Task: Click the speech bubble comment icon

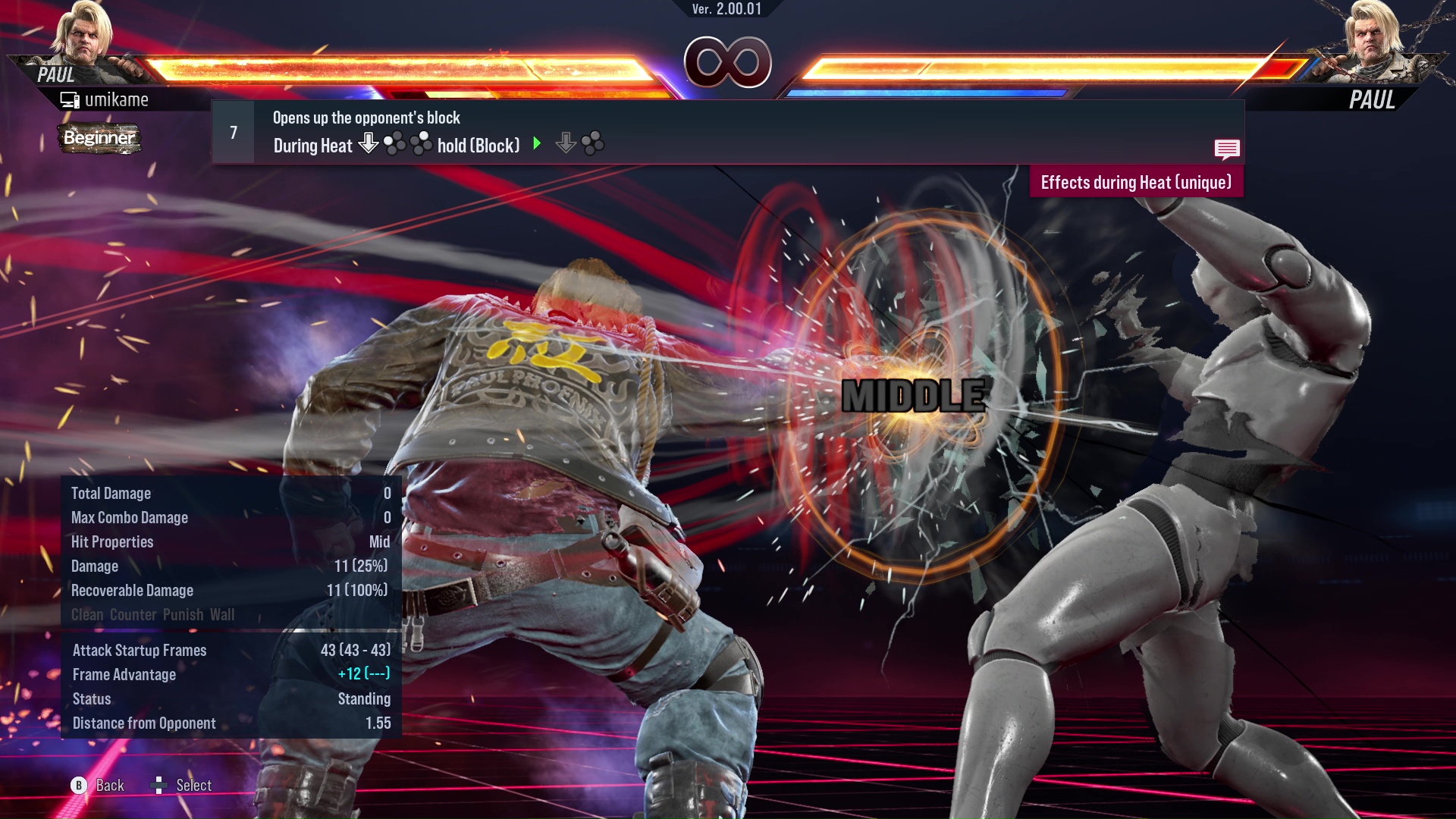Action: click(x=1226, y=149)
